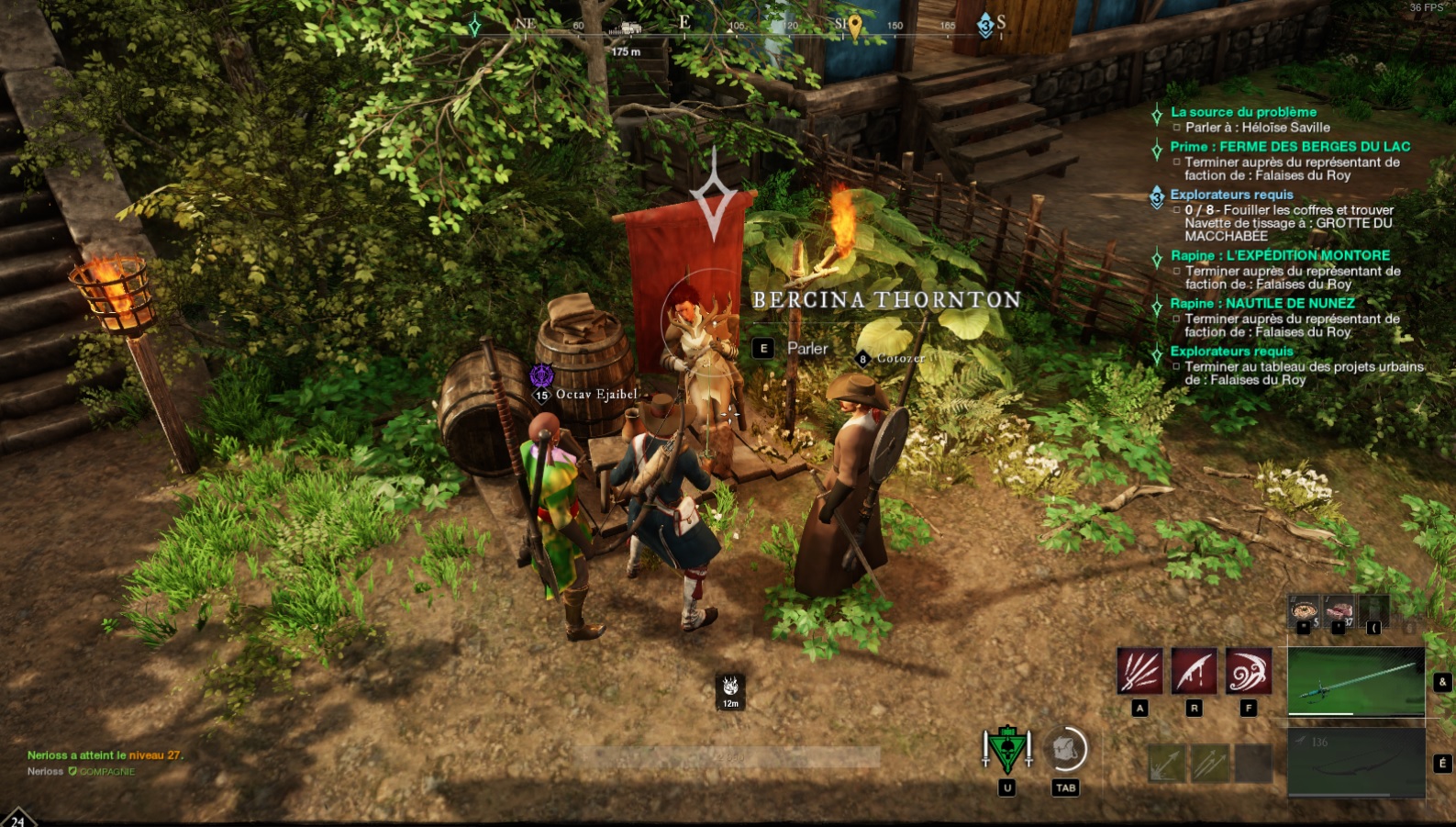
Task: Collapse the NAUTILE DE NUNEZ quest diamond
Action: (x=1158, y=304)
